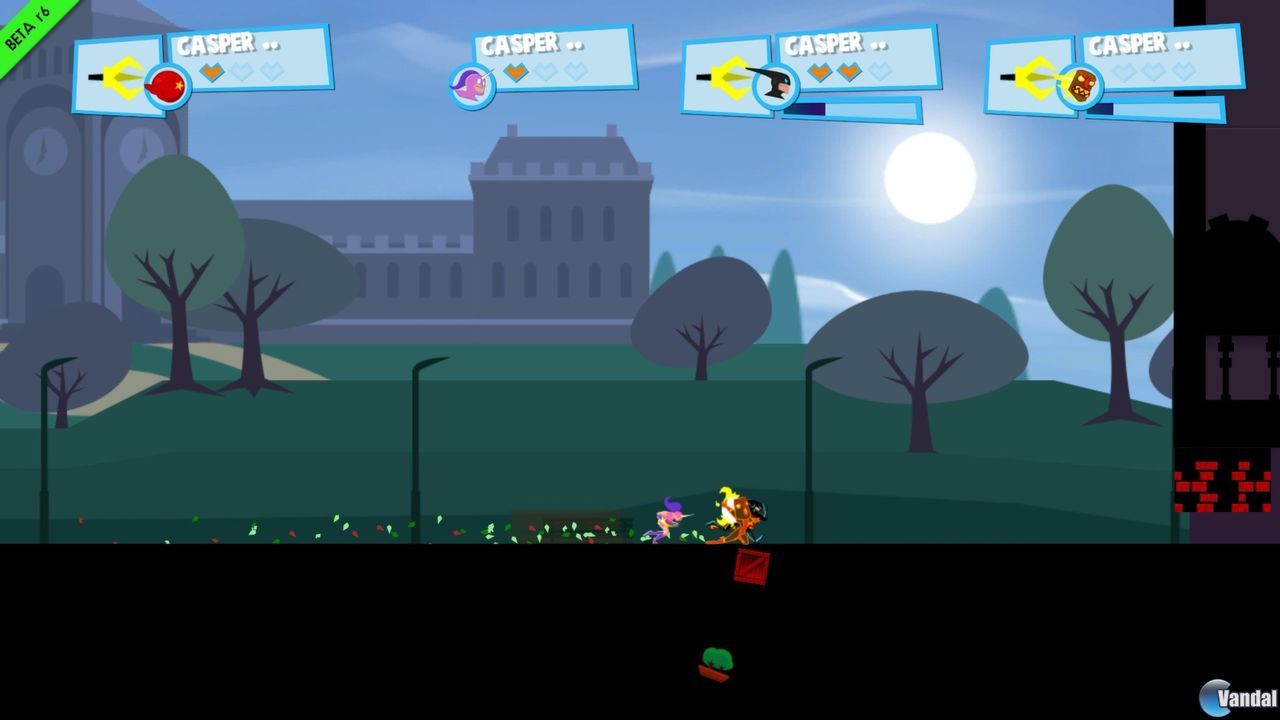The height and width of the screenshot is (720, 1280).
Task: Toggle the first empty heart on the tiki player's card
Action: click(1122, 73)
